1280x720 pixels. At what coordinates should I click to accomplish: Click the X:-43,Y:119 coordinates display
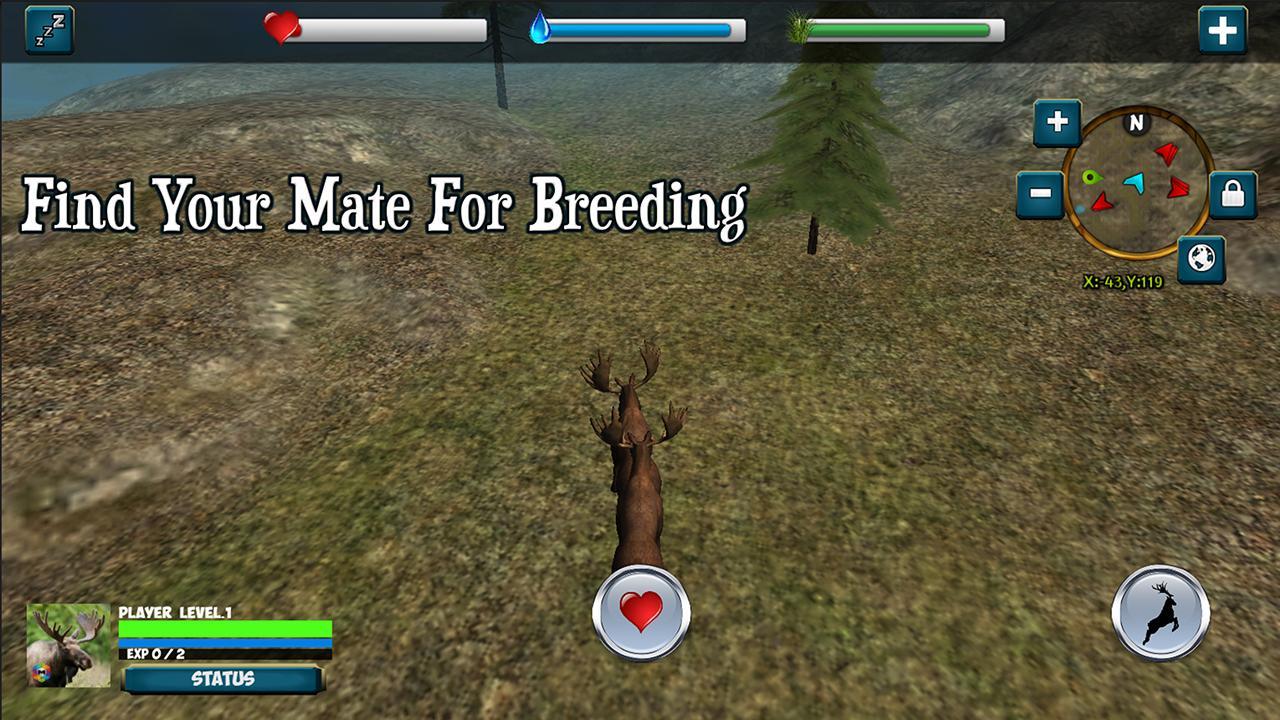(x=1124, y=279)
